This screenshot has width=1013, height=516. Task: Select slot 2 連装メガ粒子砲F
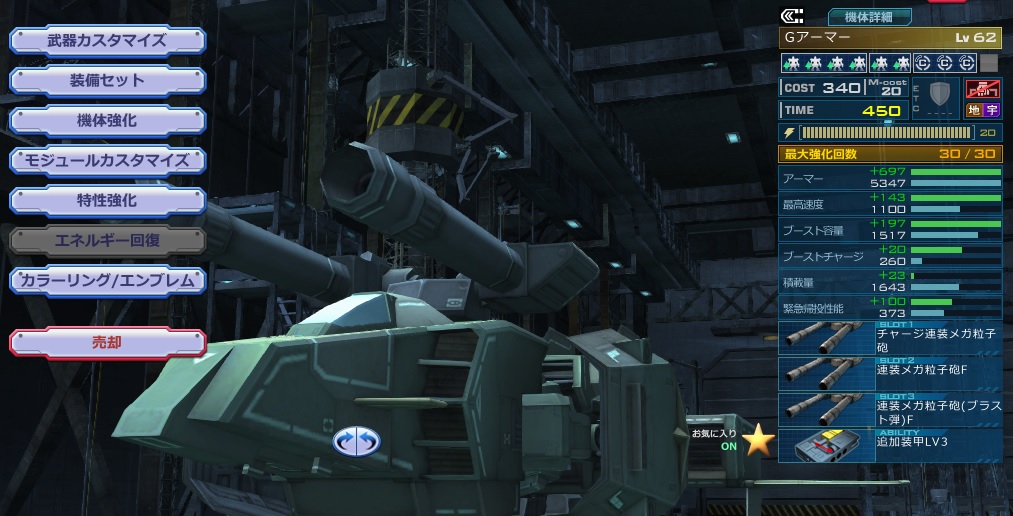[890, 374]
